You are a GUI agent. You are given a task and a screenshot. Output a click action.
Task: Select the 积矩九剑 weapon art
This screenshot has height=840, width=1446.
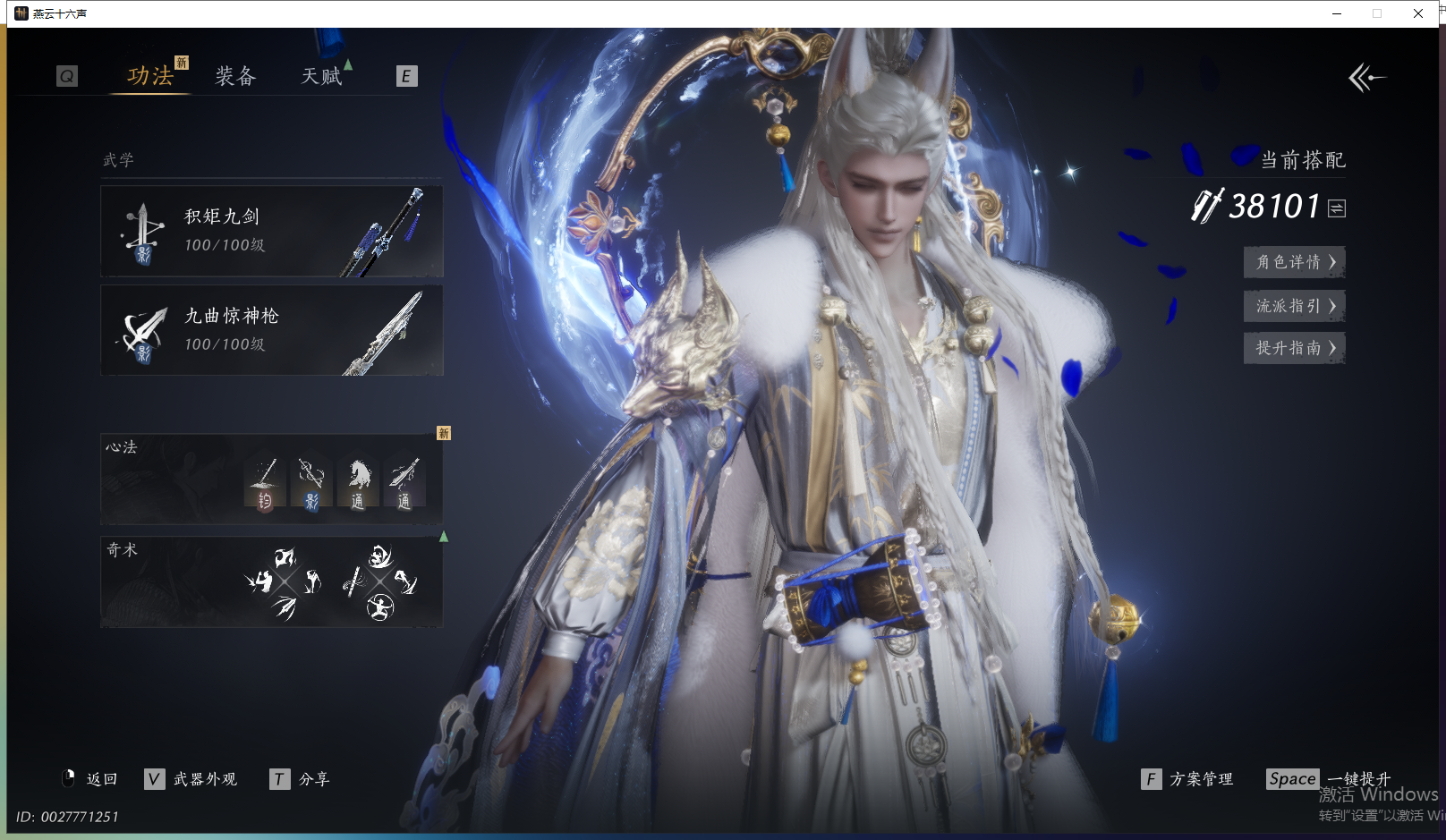click(272, 231)
